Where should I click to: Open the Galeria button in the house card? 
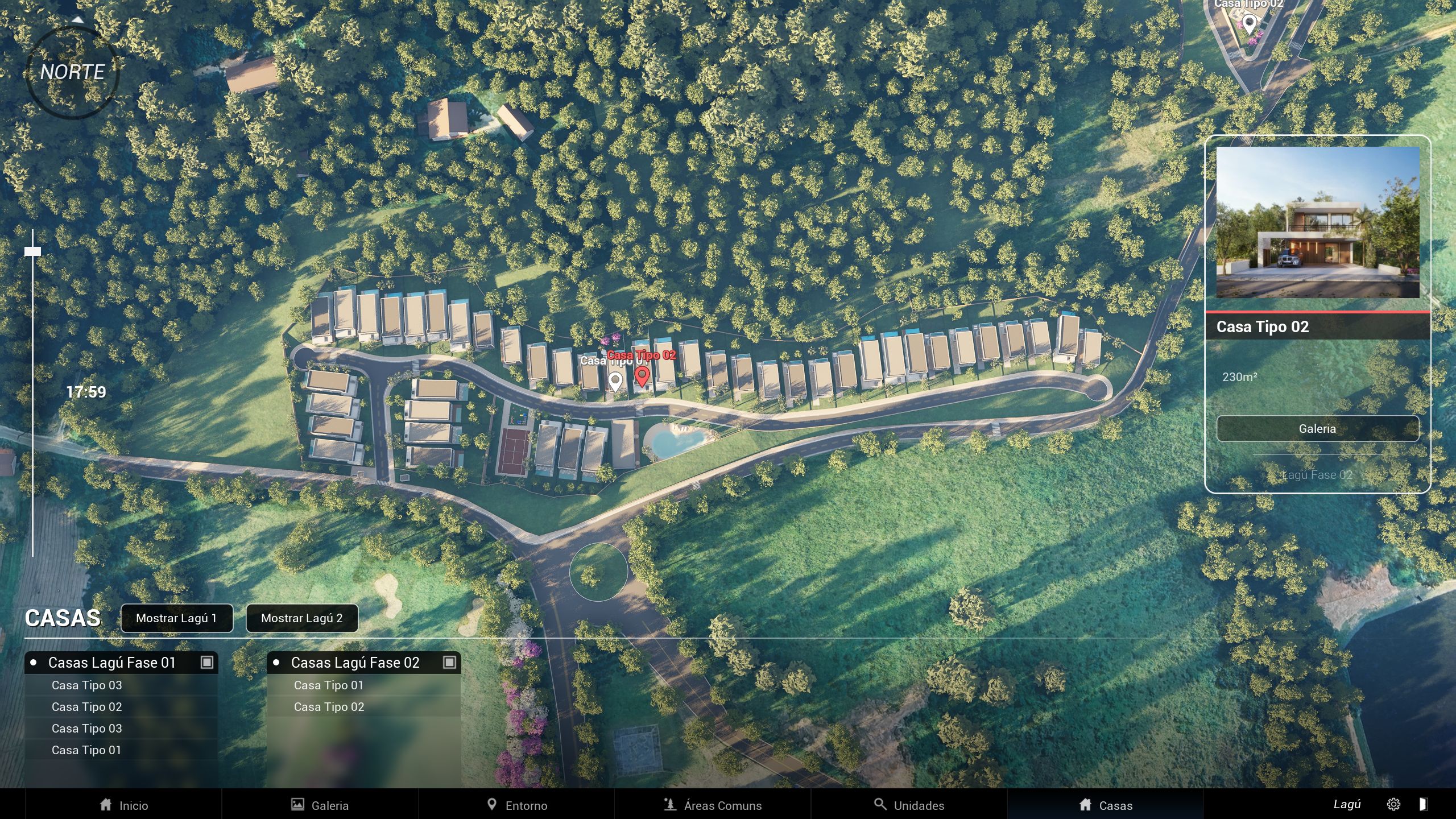coord(1317,429)
